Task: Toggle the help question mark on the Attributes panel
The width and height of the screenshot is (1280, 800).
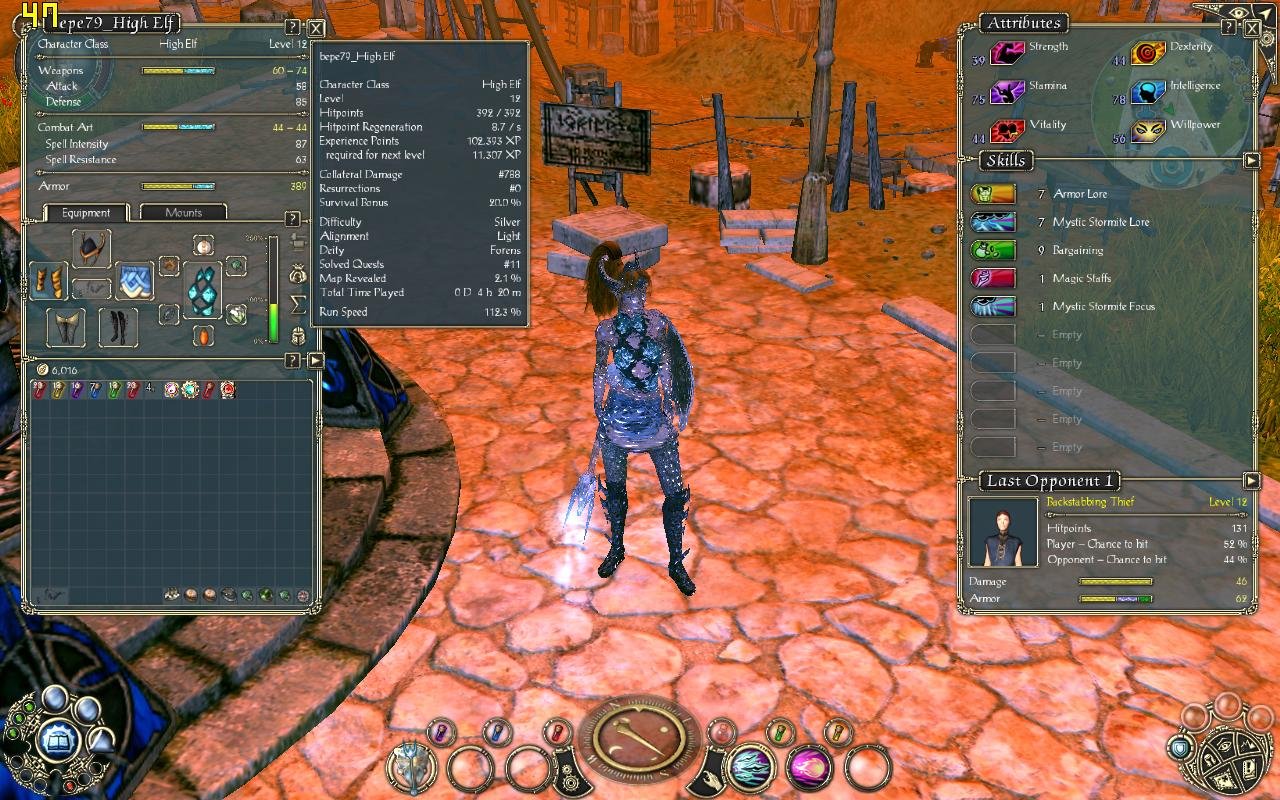Action: pyautogui.click(x=1229, y=27)
